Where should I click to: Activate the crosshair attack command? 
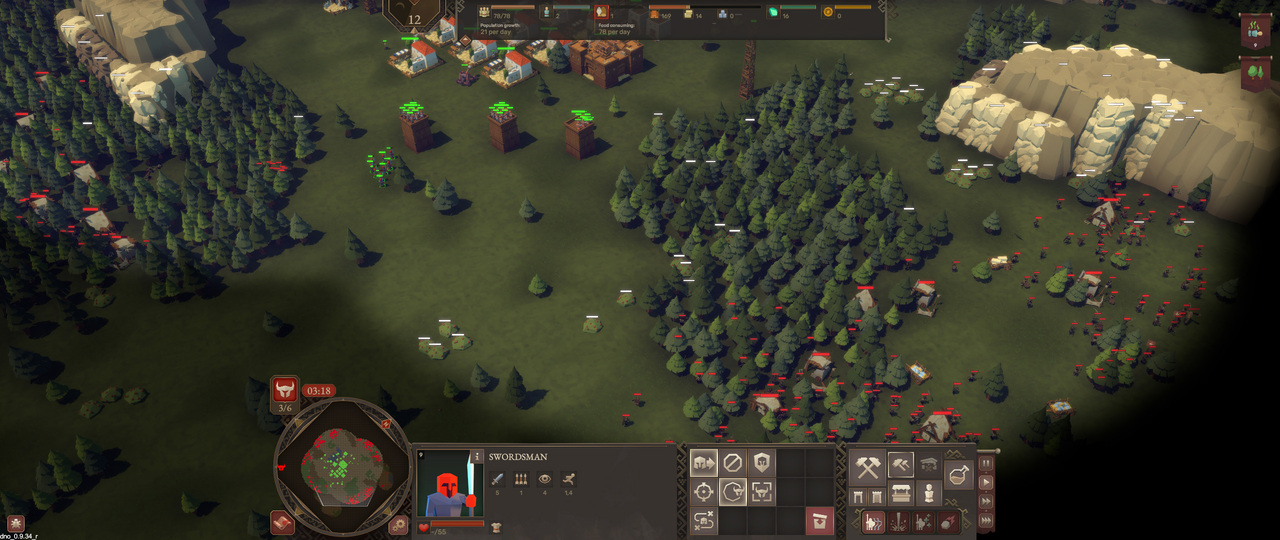tap(703, 492)
